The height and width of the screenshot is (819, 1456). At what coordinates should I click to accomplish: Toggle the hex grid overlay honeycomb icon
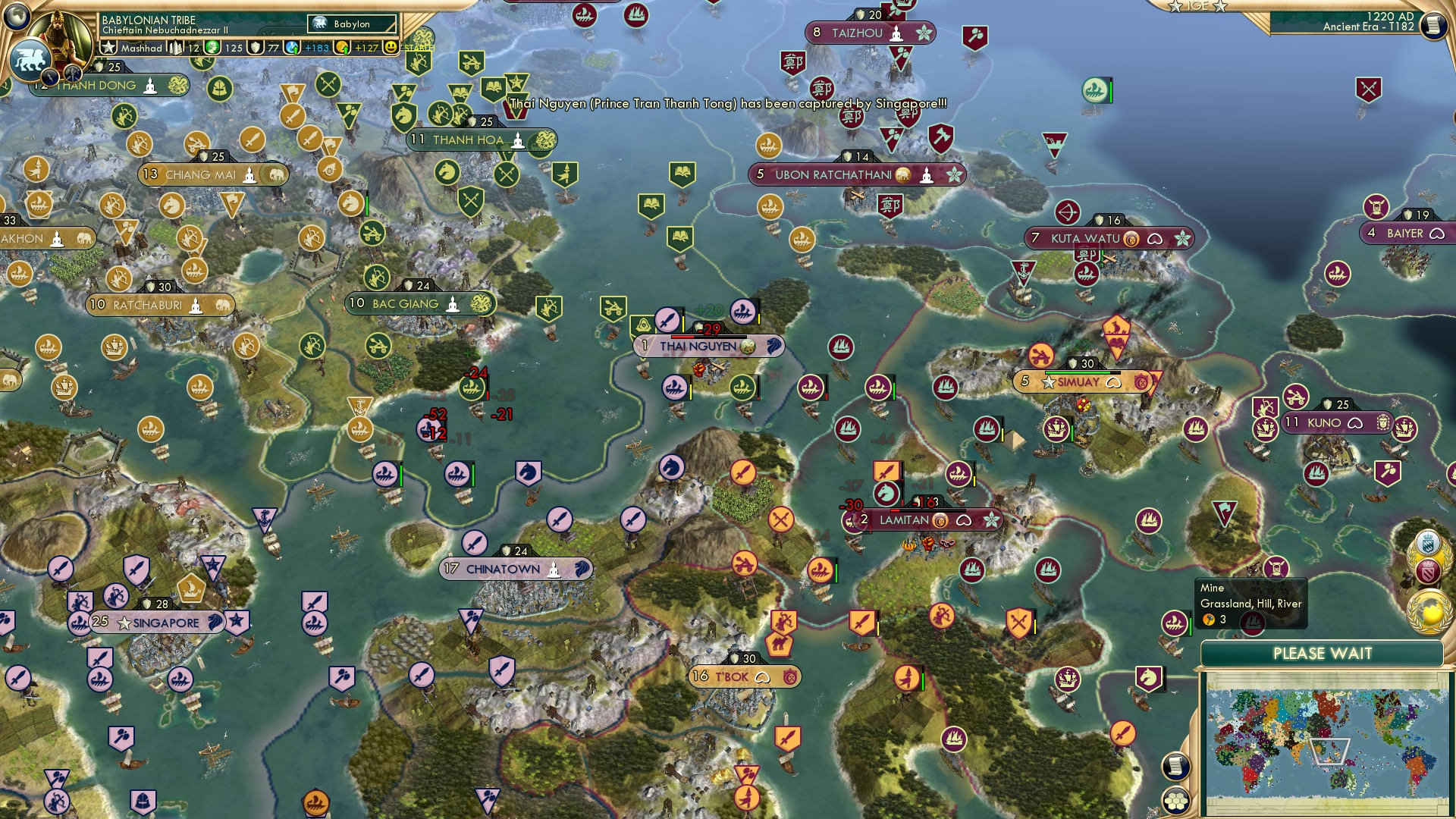click(1175, 802)
